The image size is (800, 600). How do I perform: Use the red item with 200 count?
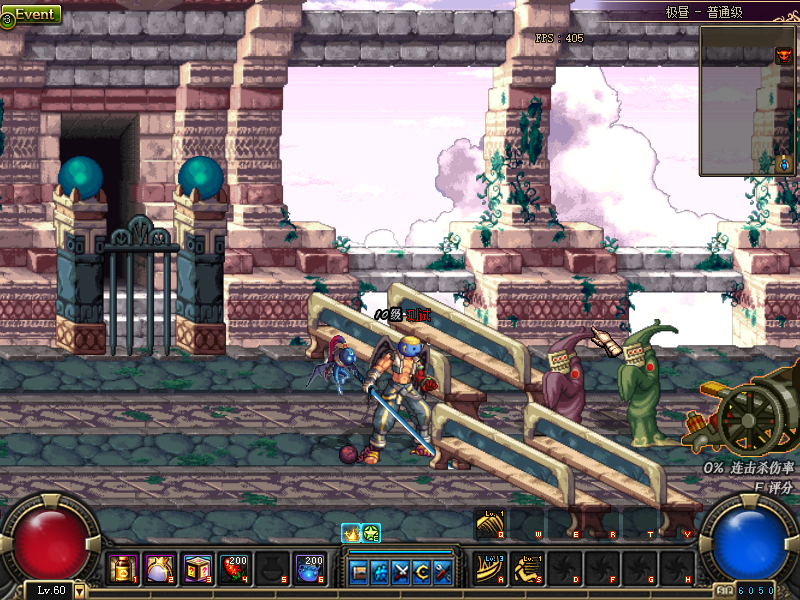coord(236,569)
